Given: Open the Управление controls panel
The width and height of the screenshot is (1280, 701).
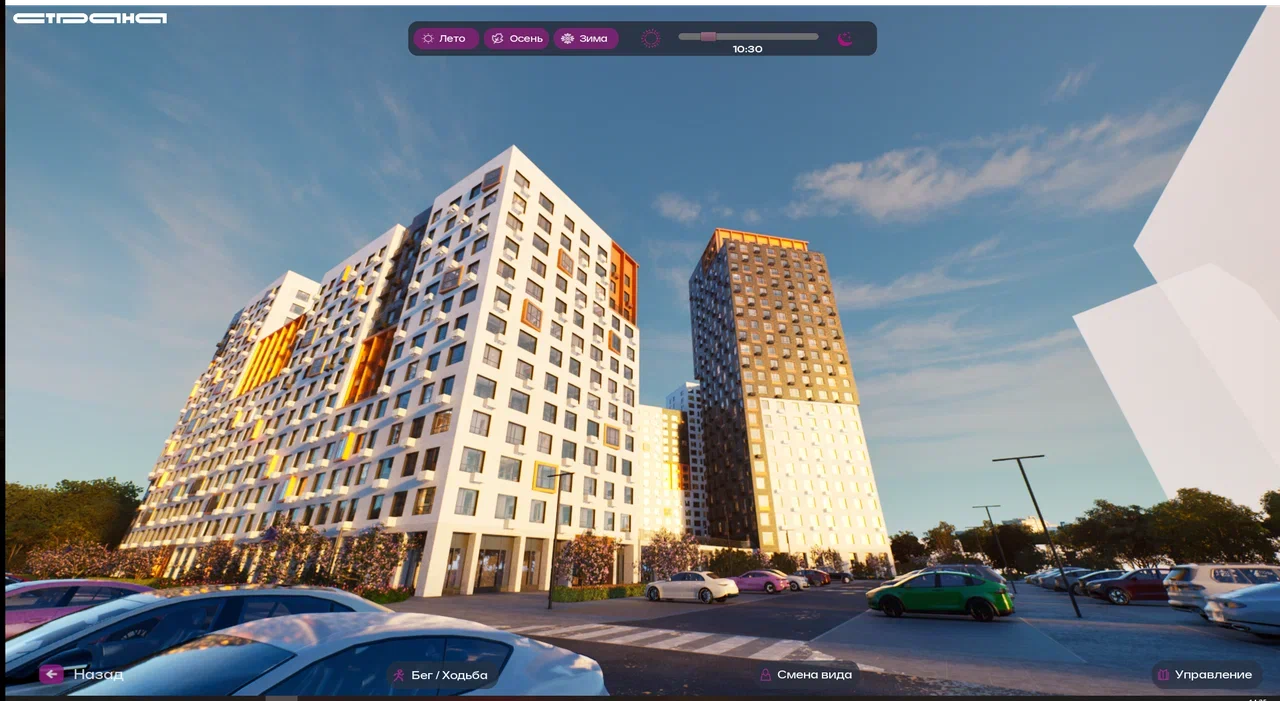Looking at the screenshot, I should [1205, 675].
